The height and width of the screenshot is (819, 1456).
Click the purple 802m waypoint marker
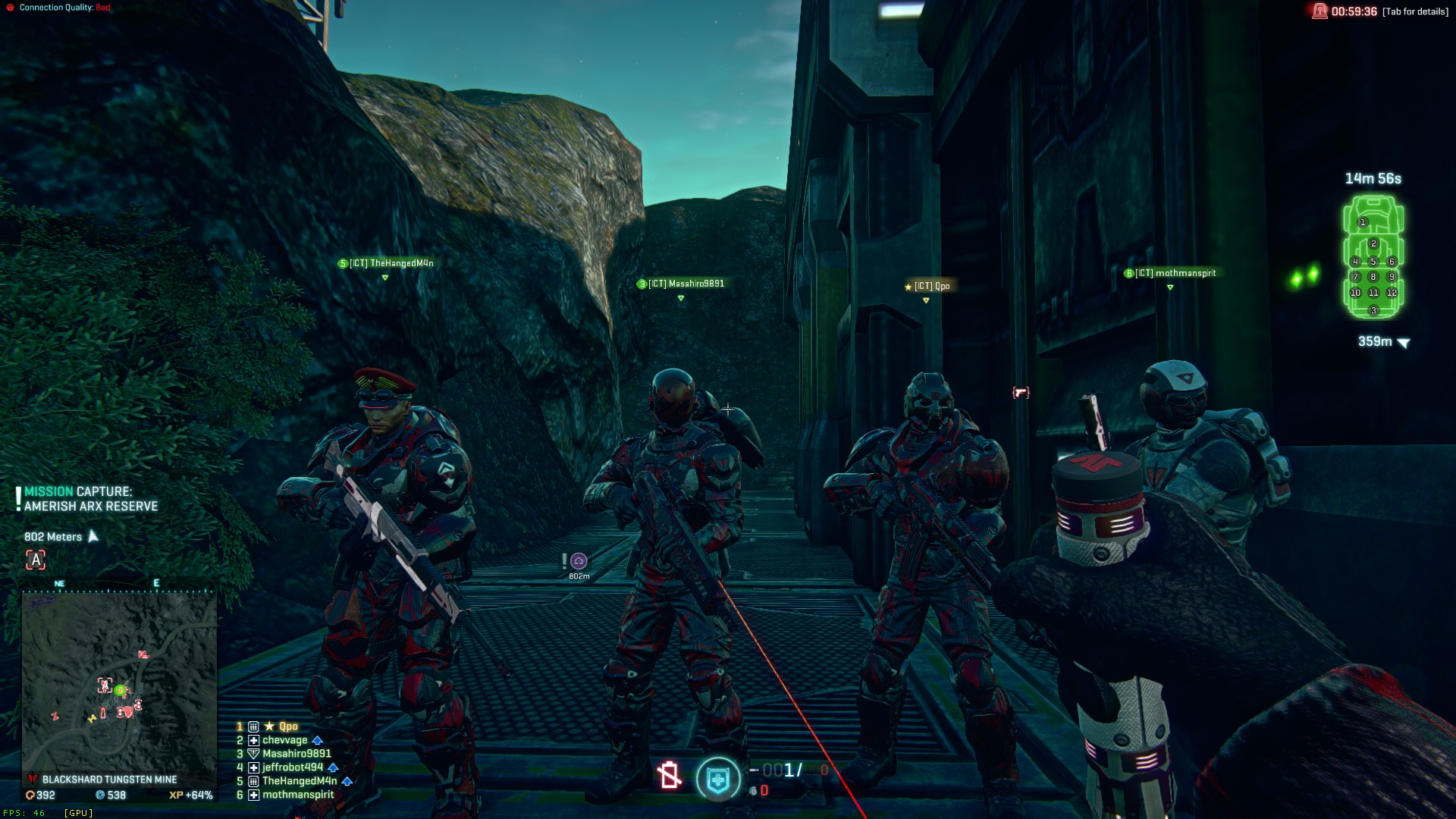579,561
